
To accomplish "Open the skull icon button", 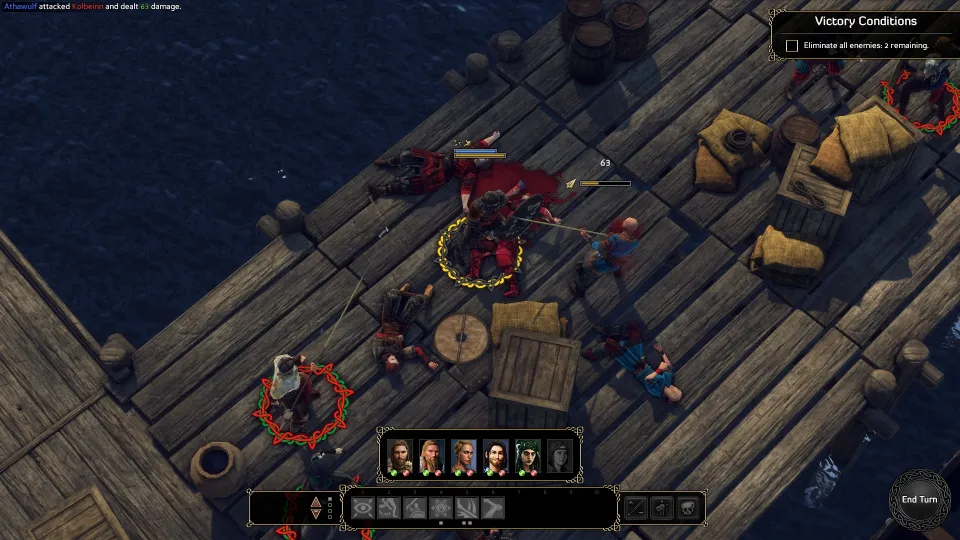I will [688, 508].
